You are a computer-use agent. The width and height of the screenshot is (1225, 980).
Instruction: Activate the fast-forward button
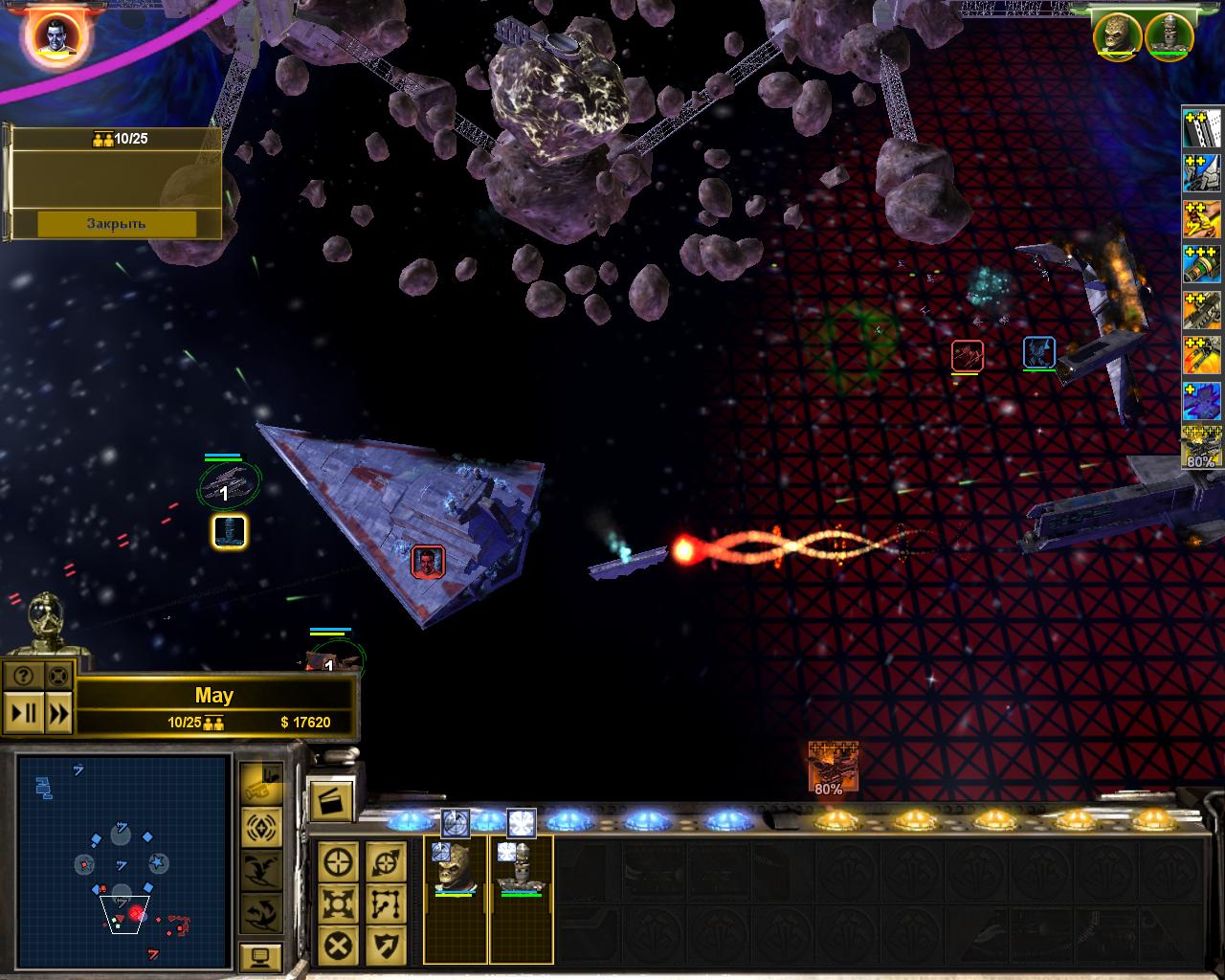[58, 713]
